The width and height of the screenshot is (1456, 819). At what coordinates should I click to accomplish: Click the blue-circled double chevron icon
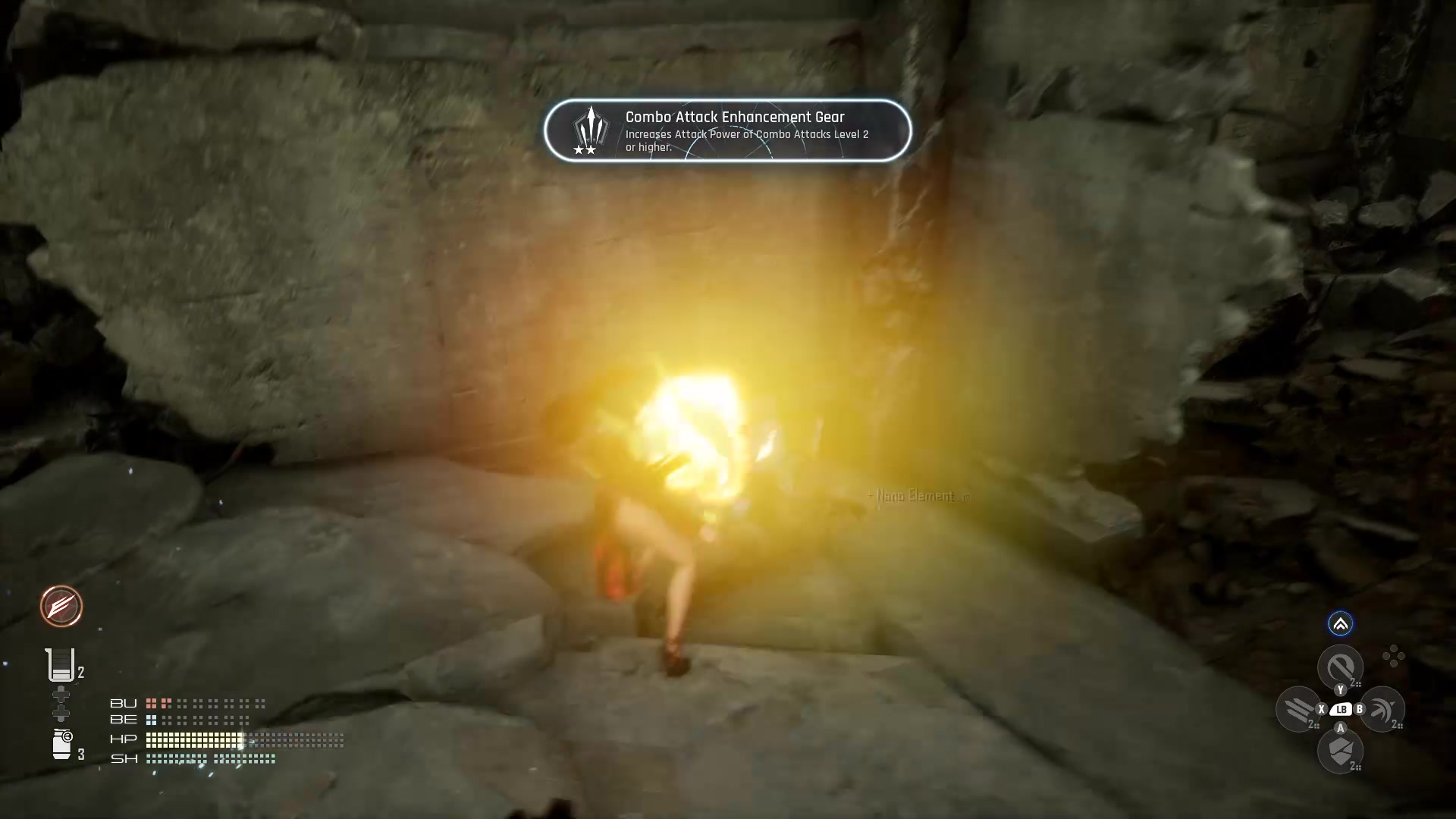[1341, 624]
